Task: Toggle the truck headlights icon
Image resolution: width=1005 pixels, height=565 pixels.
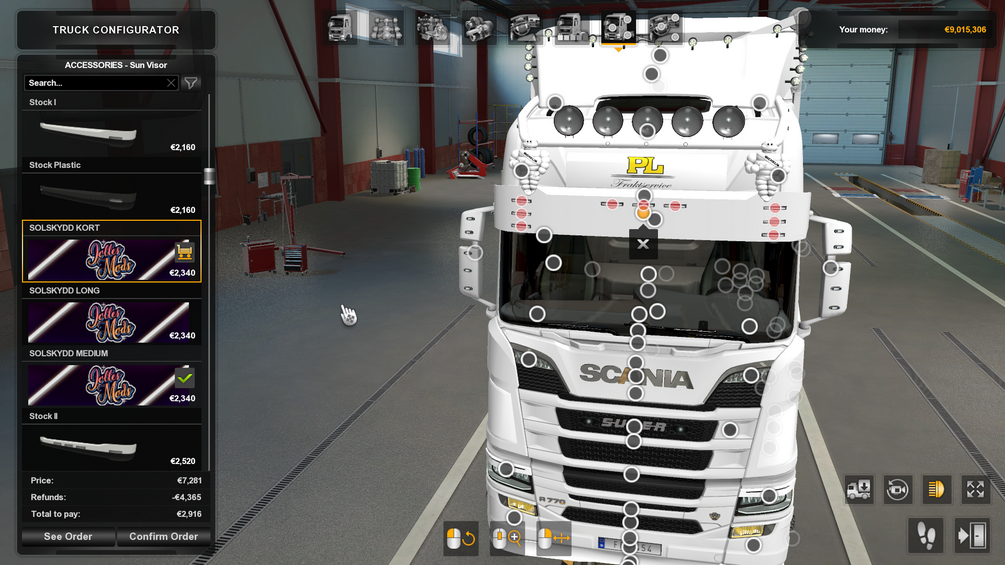Action: pyautogui.click(x=936, y=489)
